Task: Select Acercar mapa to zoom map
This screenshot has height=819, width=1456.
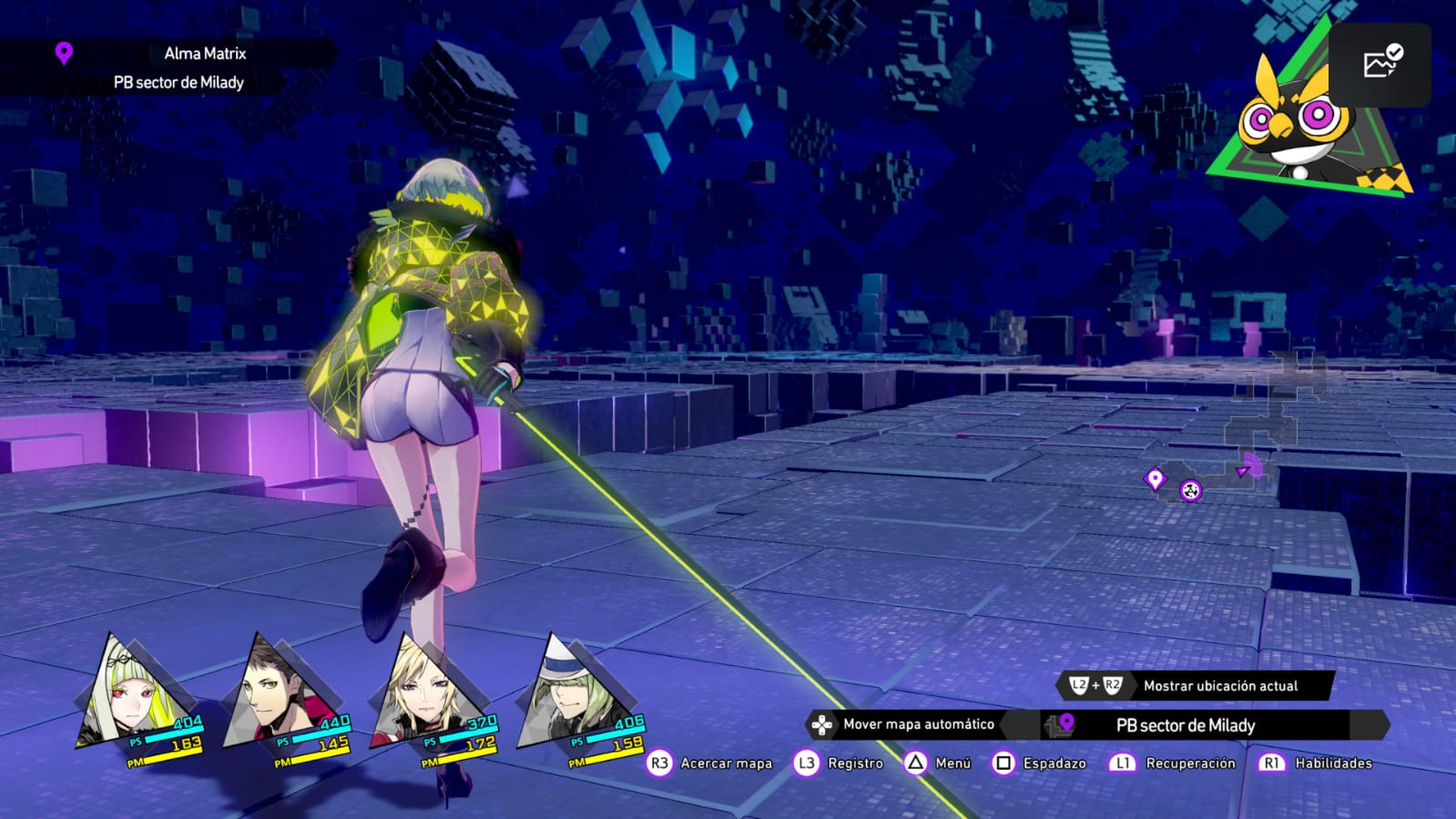Action: (726, 763)
